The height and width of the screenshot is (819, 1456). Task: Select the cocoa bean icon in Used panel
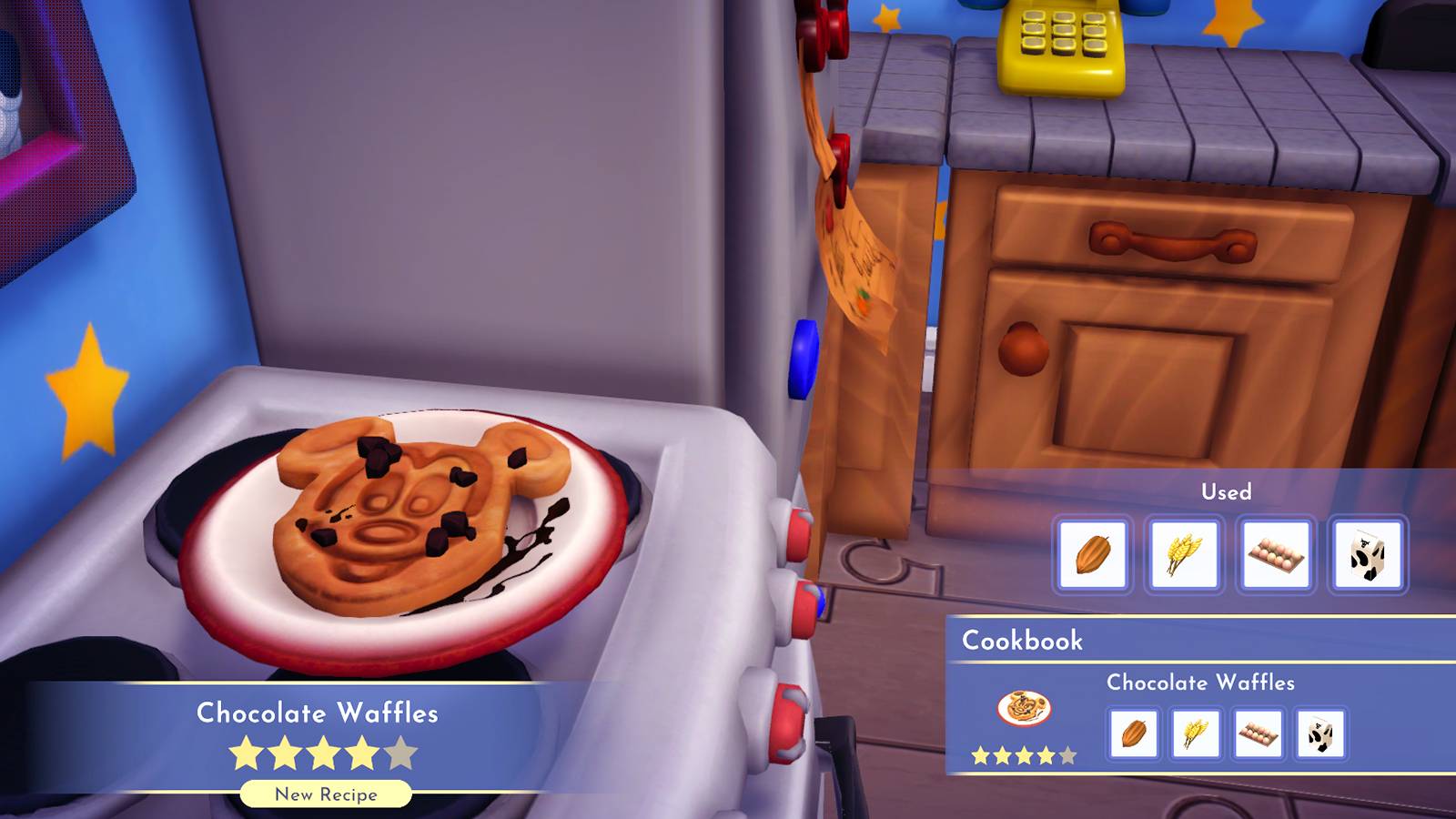pyautogui.click(x=1092, y=556)
